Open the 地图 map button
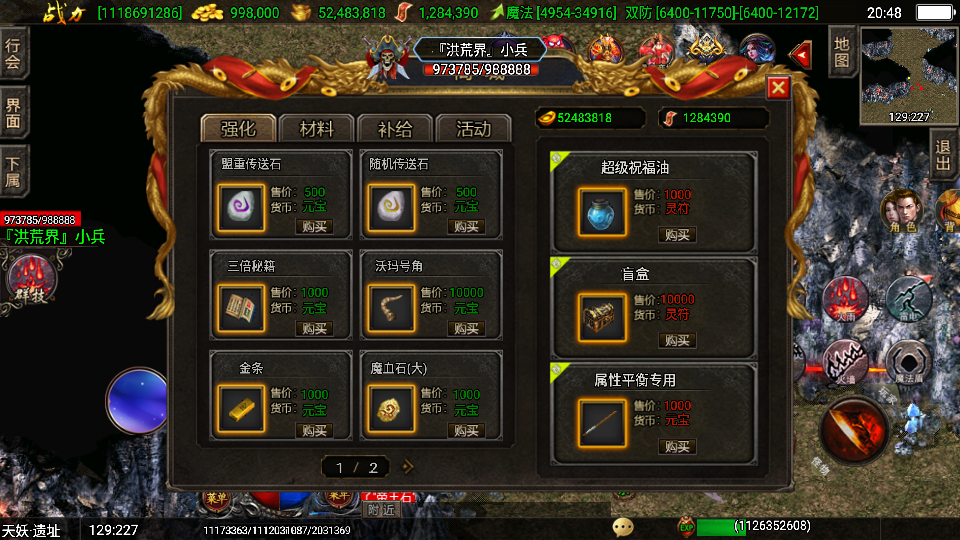This screenshot has height=540, width=960. [x=842, y=53]
